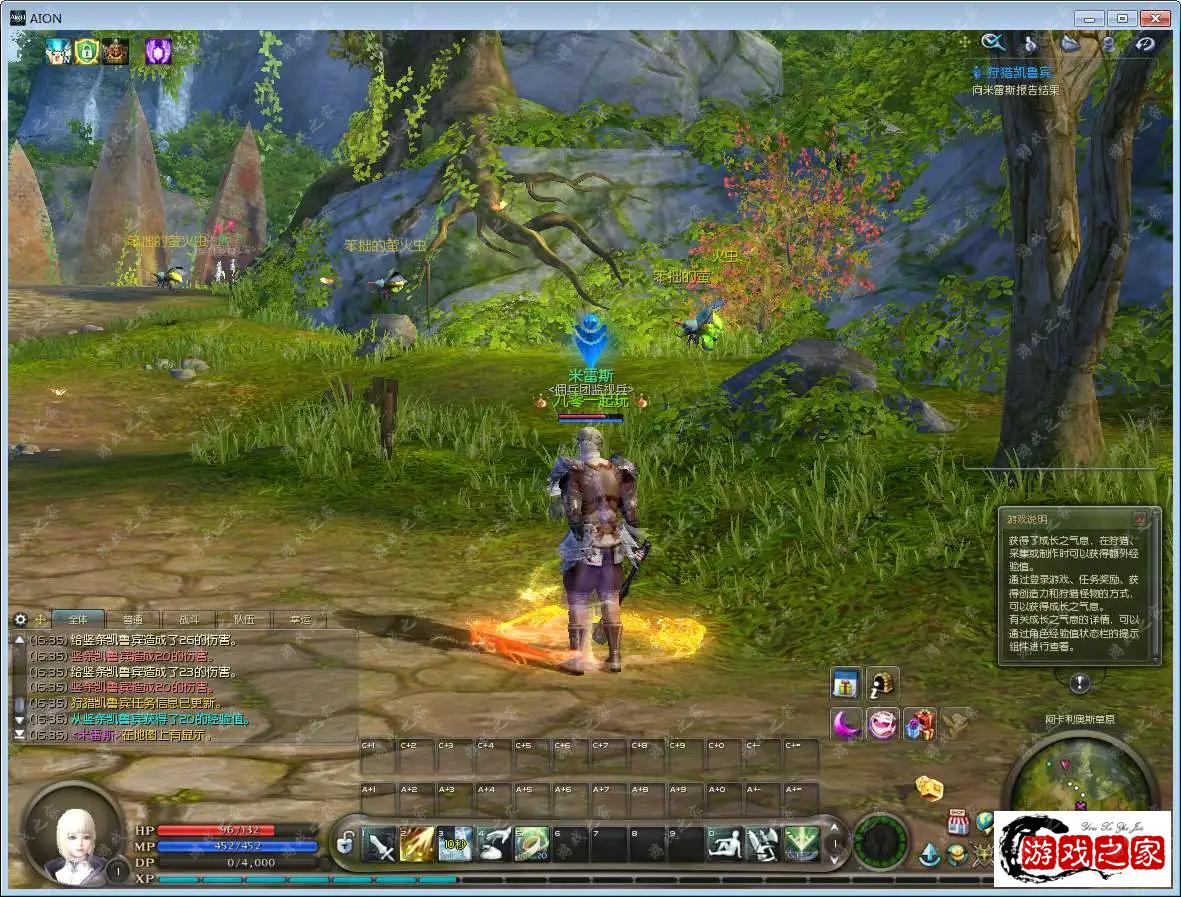
Task: Click the circular minimap
Action: tap(1080, 778)
